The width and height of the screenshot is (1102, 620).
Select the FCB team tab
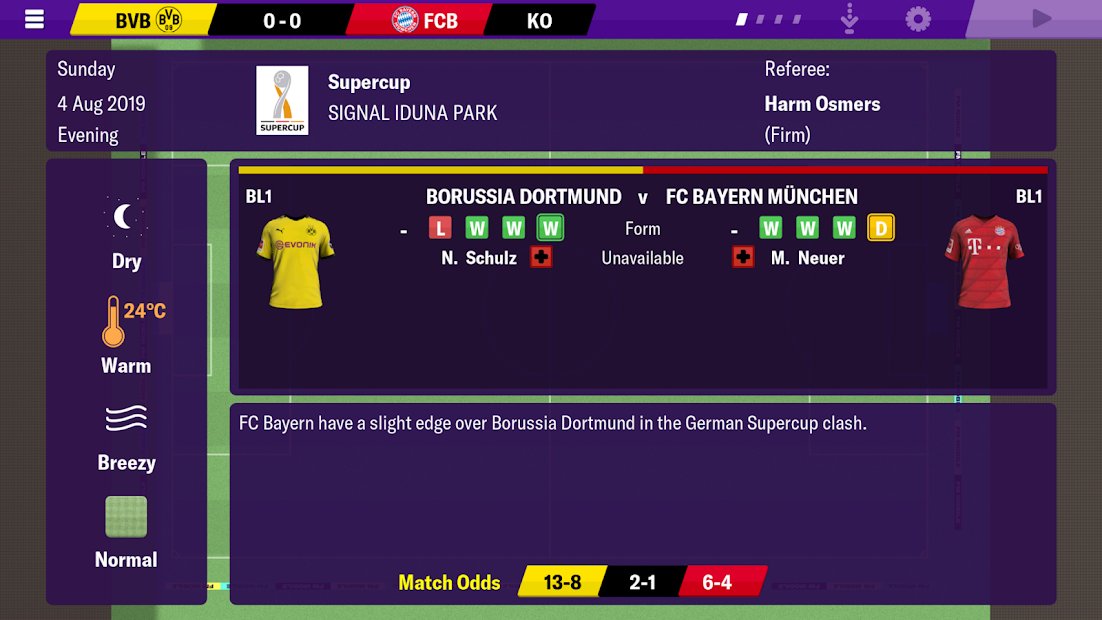[x=424, y=20]
